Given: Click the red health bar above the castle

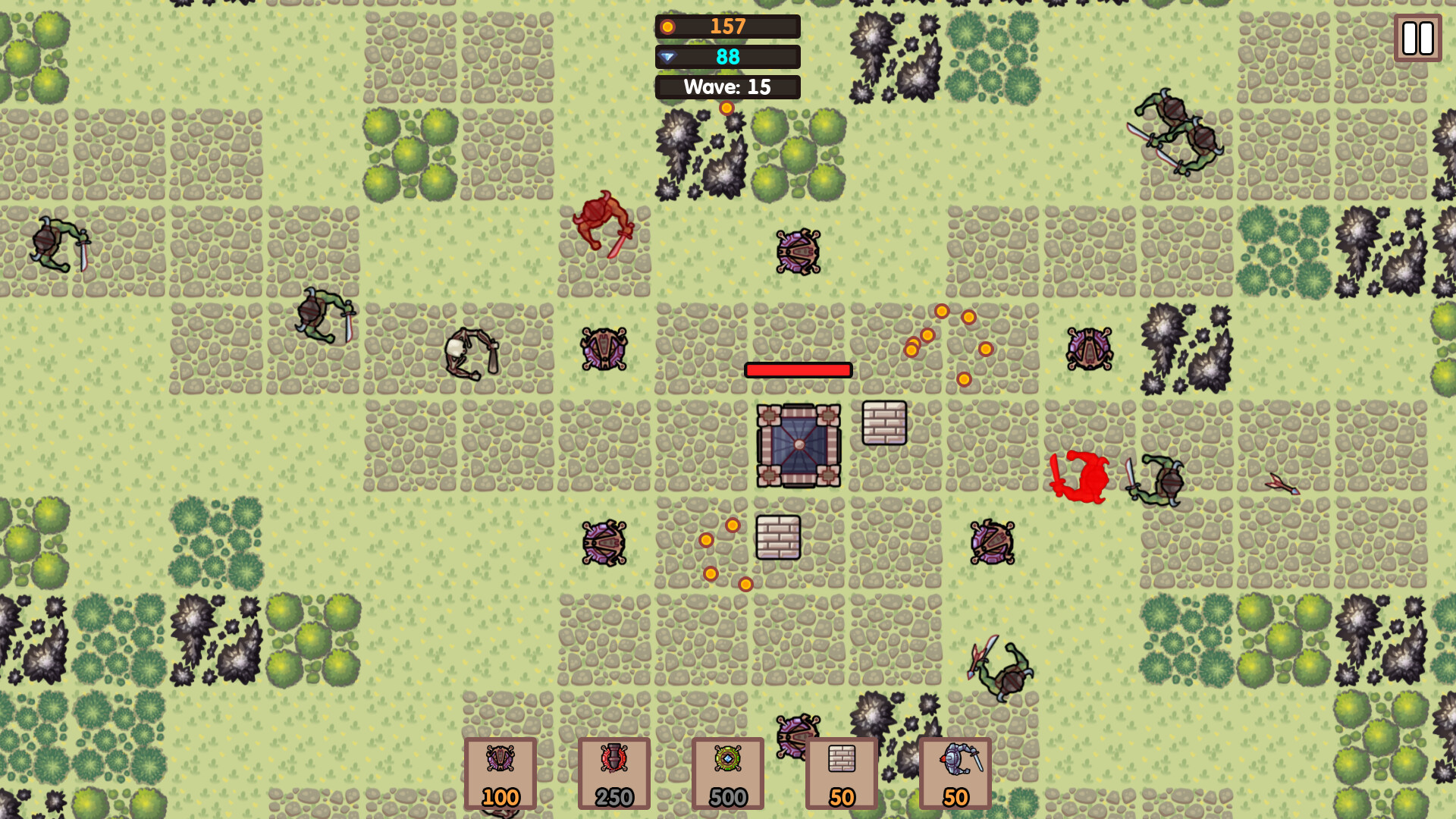Looking at the screenshot, I should coord(797,370).
